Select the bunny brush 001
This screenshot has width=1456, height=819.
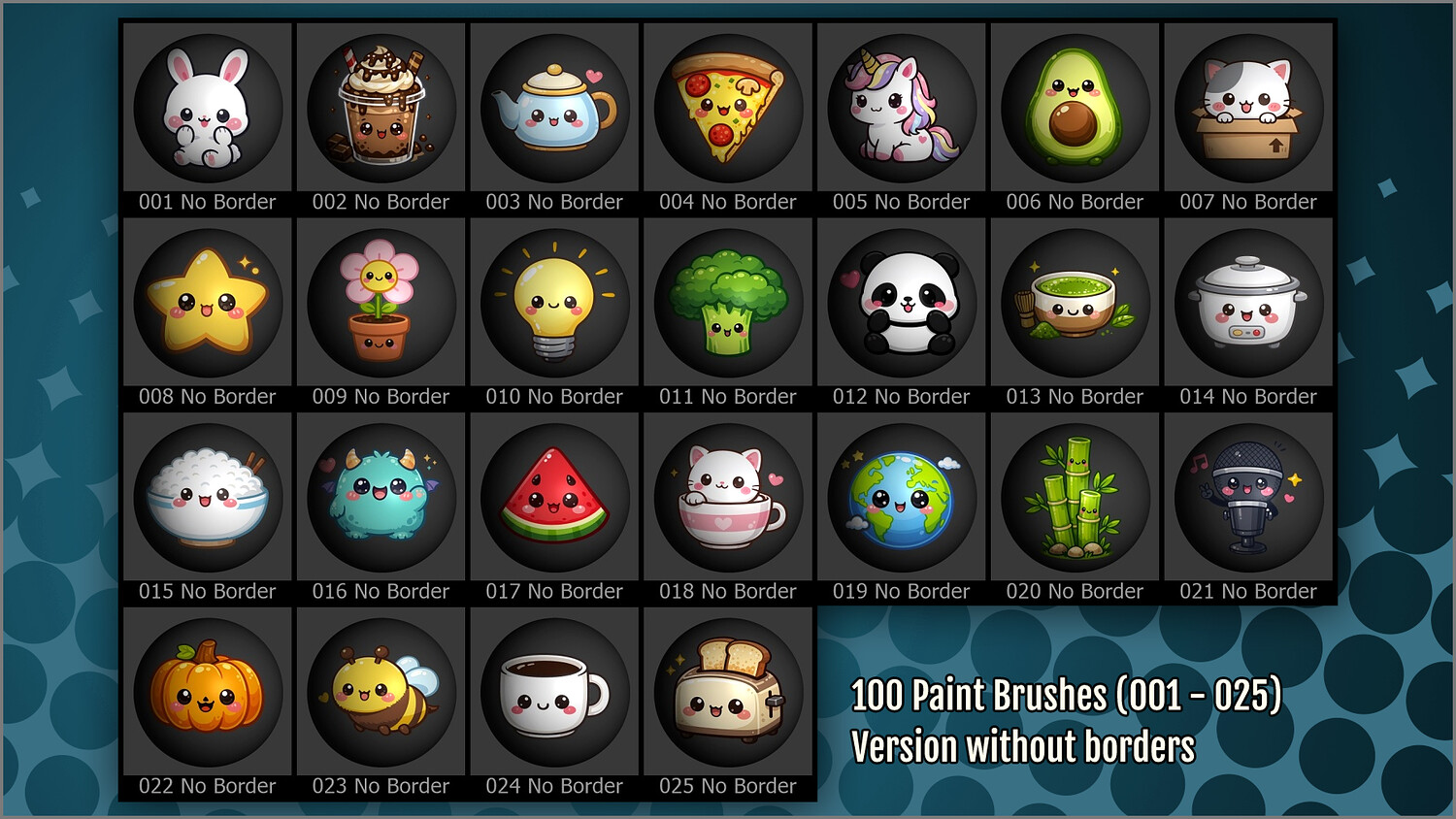click(x=208, y=109)
